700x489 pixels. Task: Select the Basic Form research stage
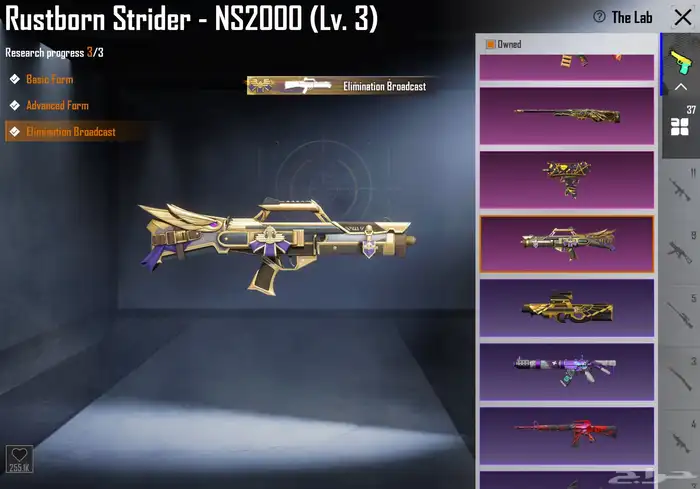click(x=49, y=79)
